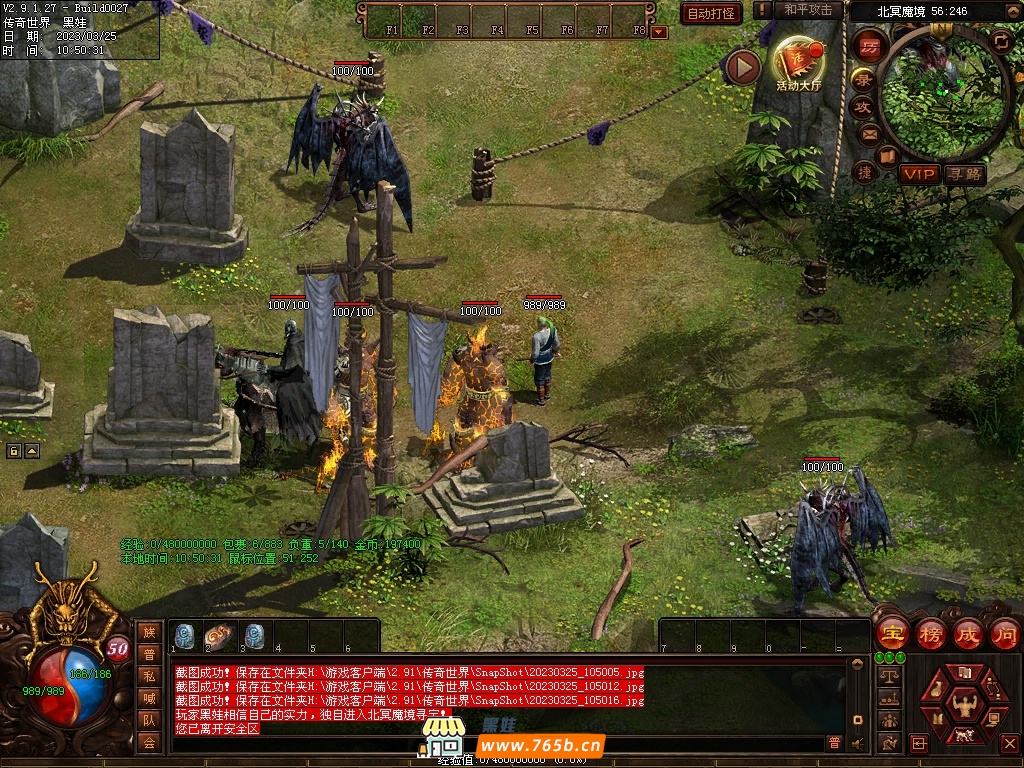Click the 攻 round button
Image resolution: width=1024 pixels, height=768 pixels.
(x=862, y=107)
